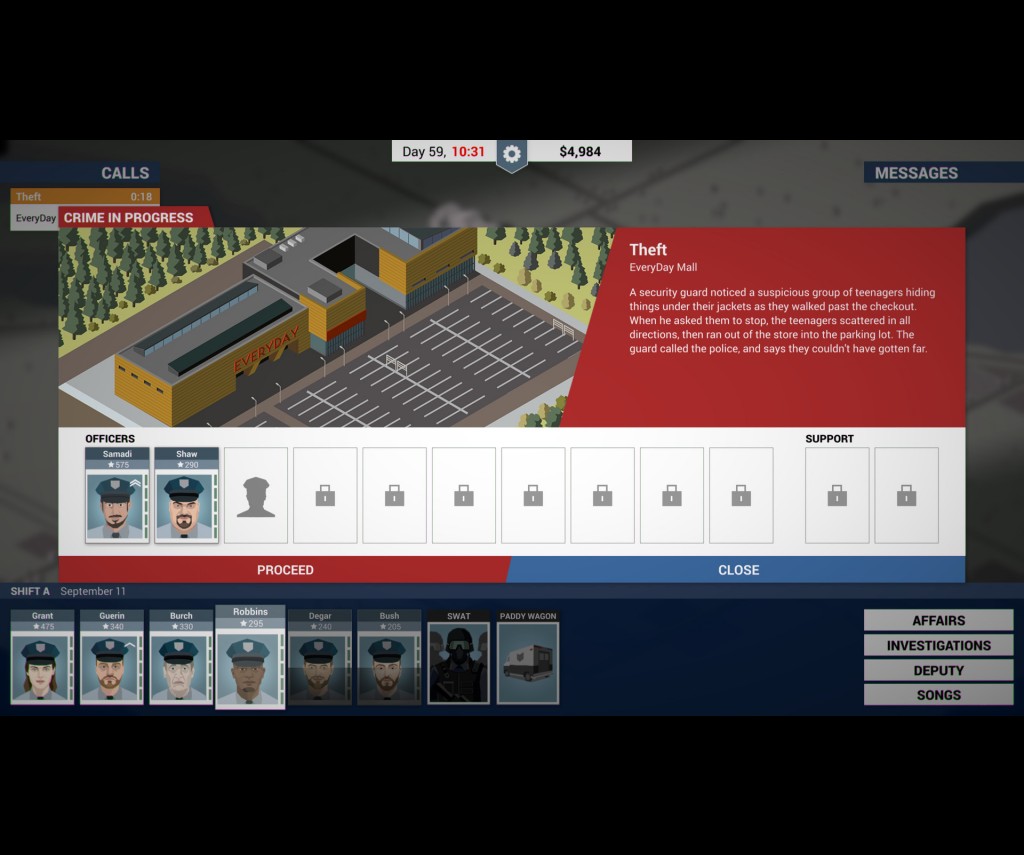The image size is (1024, 855).
Task: Open the Deputy menu
Action: [938, 670]
